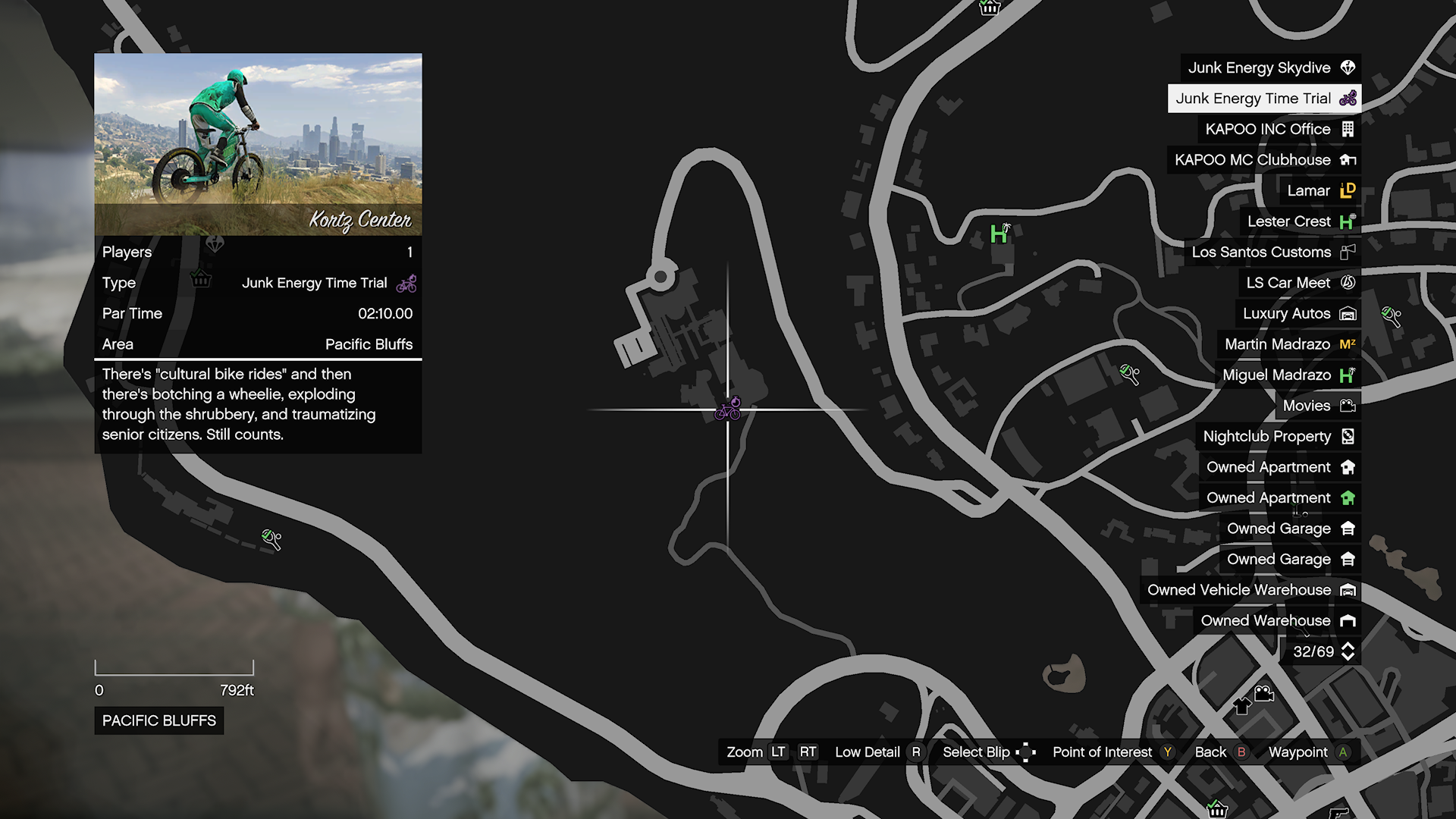Click the purple time trial bike blip

pyautogui.click(x=728, y=409)
